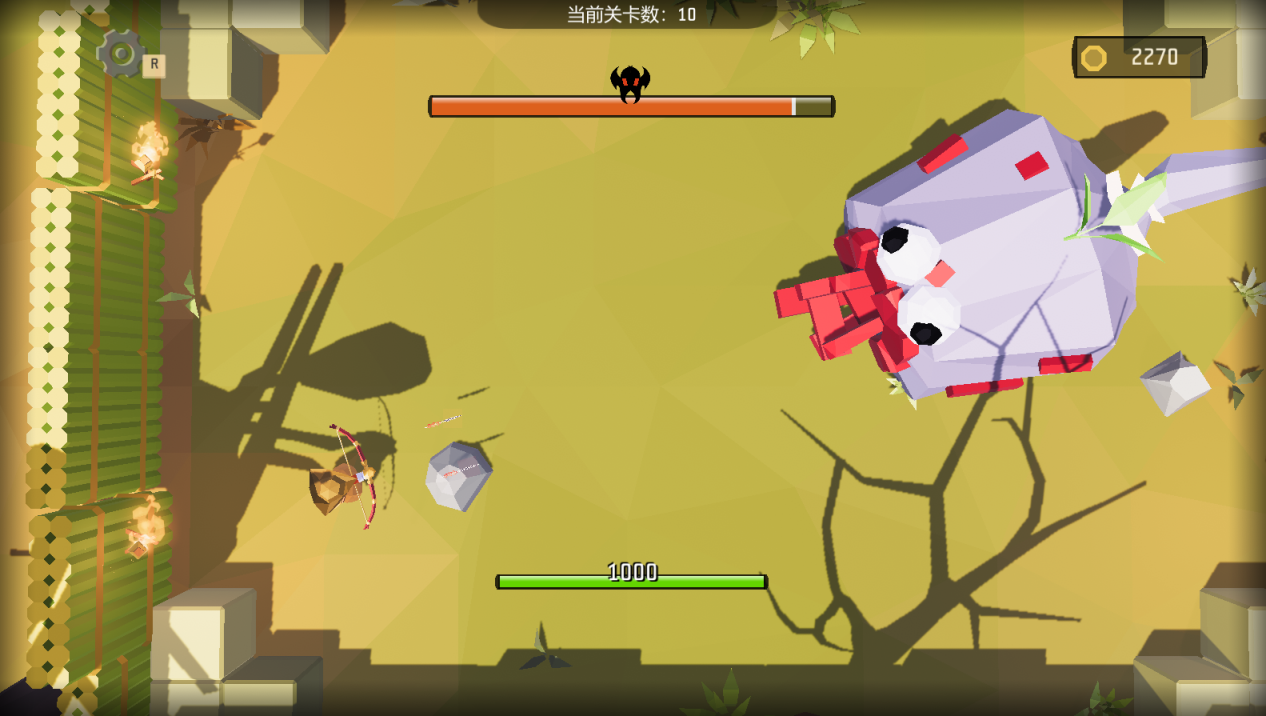Open the settings gear icon
Image resolution: width=1266 pixels, height=716 pixels.
click(122, 53)
